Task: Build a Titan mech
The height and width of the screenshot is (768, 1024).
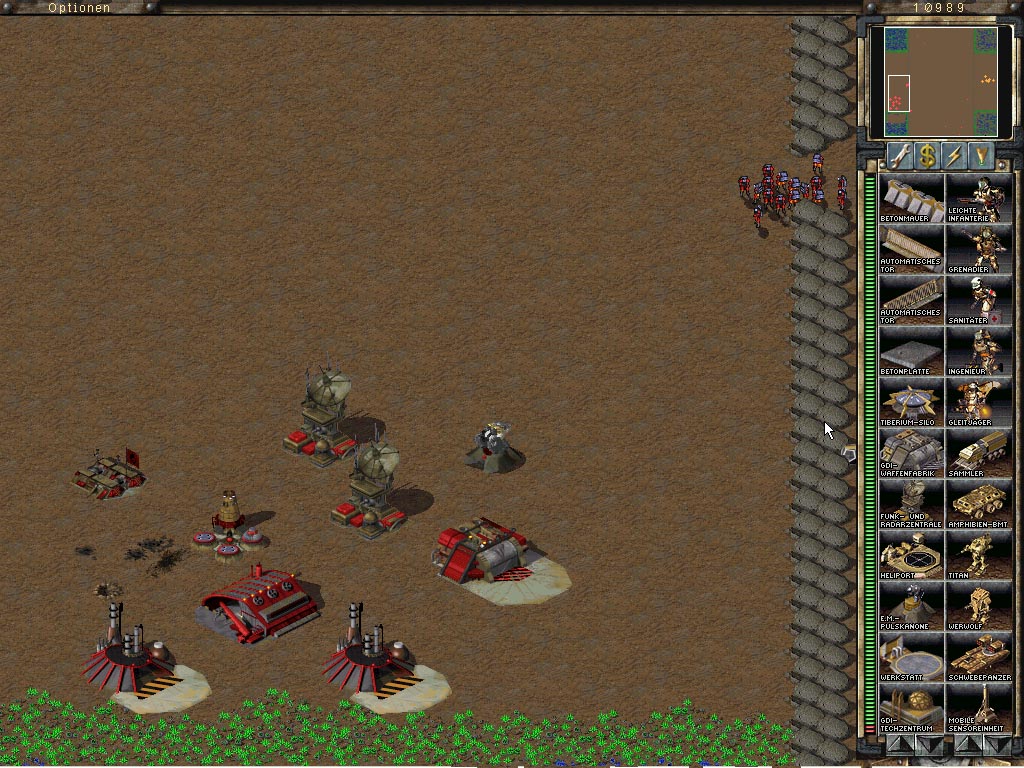Action: (x=976, y=555)
